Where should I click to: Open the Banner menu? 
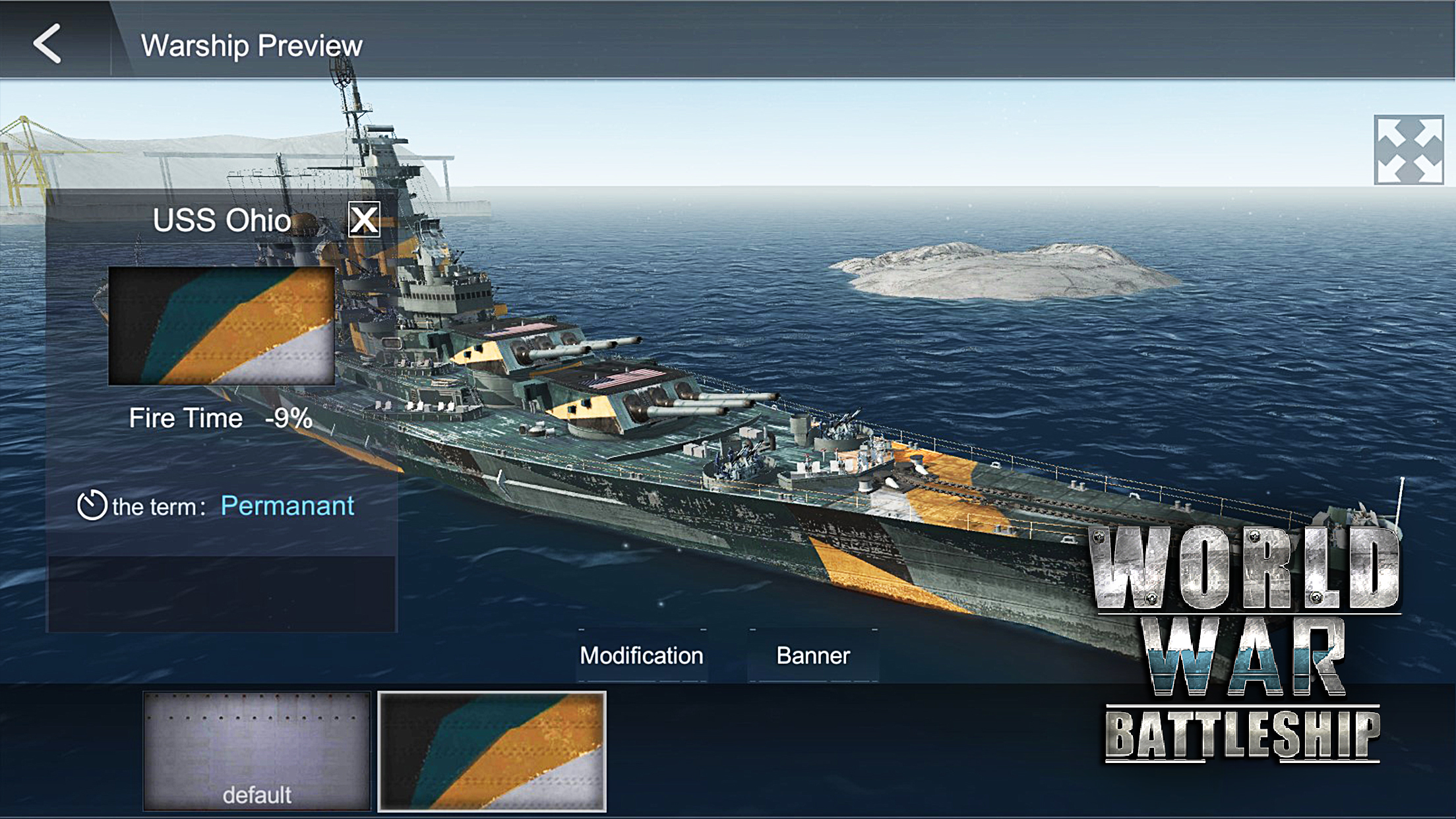tap(813, 655)
